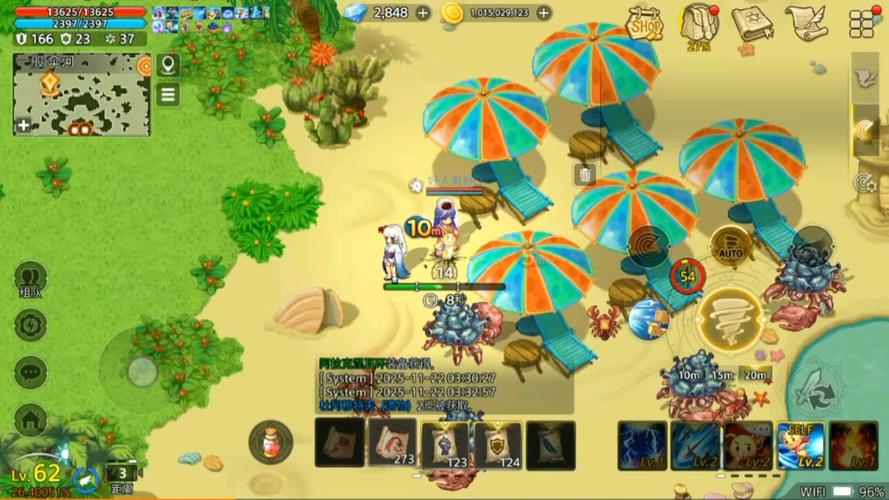Open the three-line list button beside the minimap
Viewport: 889px width, 500px height.
168,94
